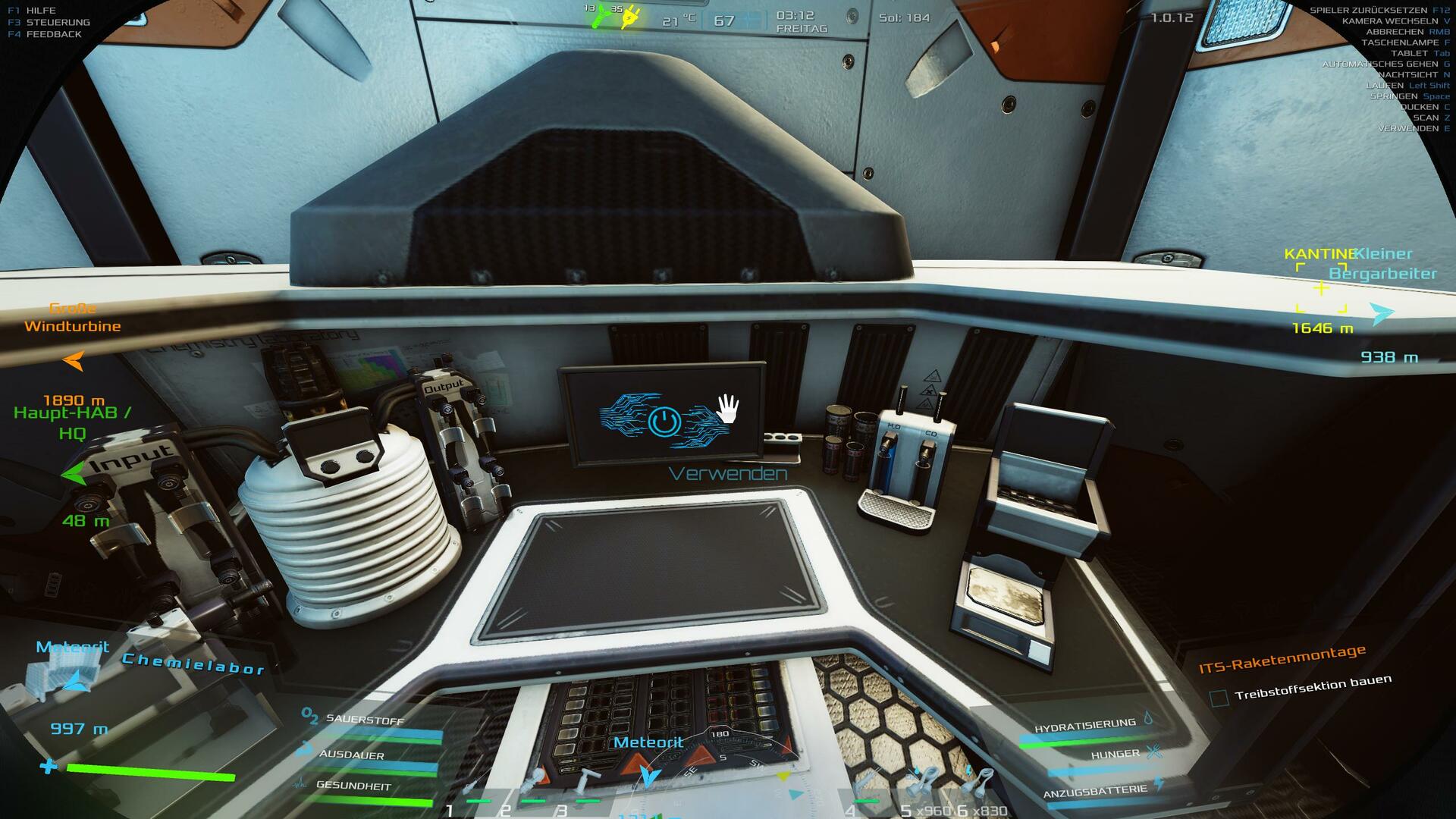Click the green plug status icon
The height and width of the screenshot is (819, 1456).
coord(601,17)
